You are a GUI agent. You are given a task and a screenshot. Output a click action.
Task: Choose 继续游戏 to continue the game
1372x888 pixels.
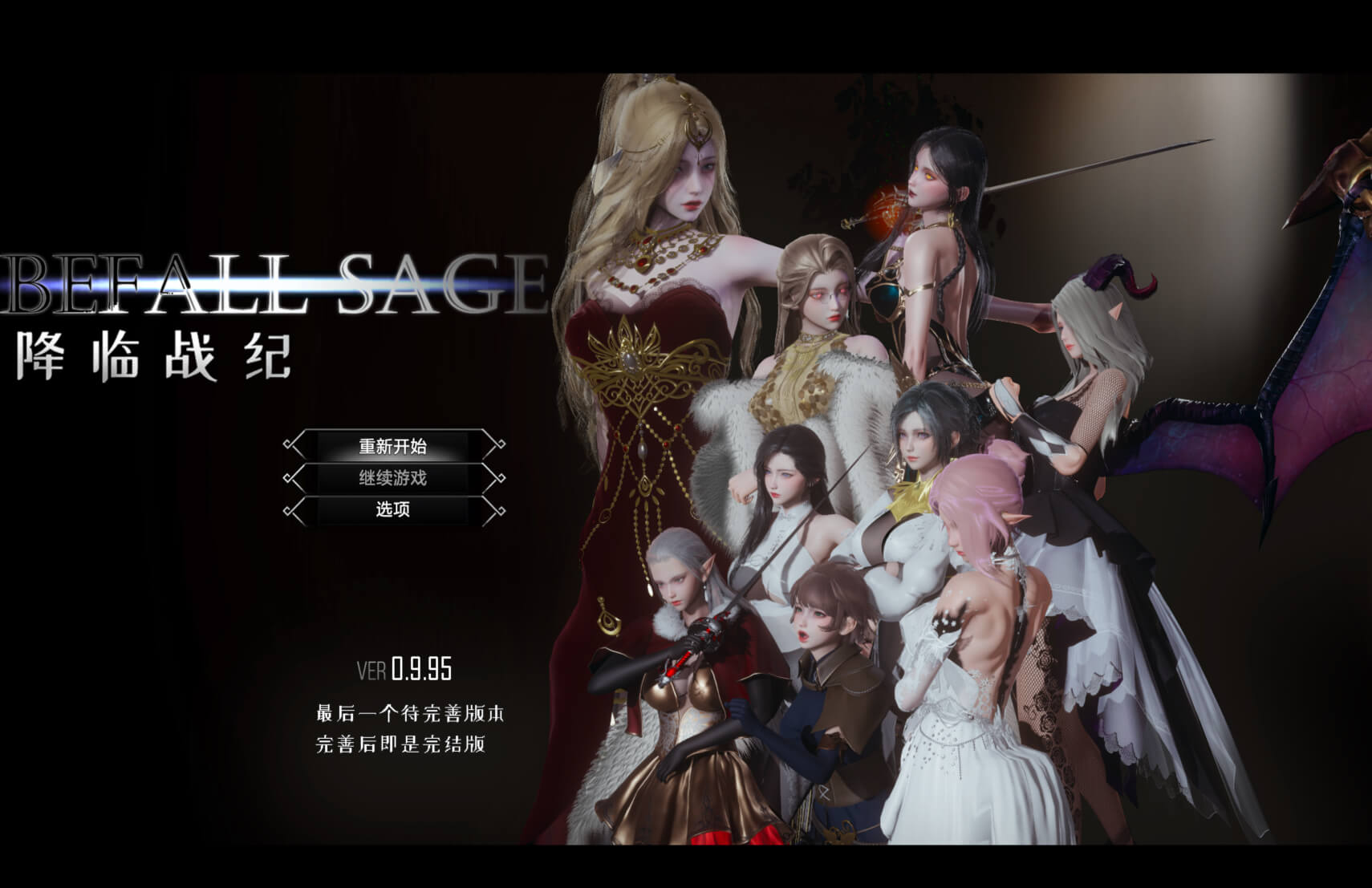point(393,478)
